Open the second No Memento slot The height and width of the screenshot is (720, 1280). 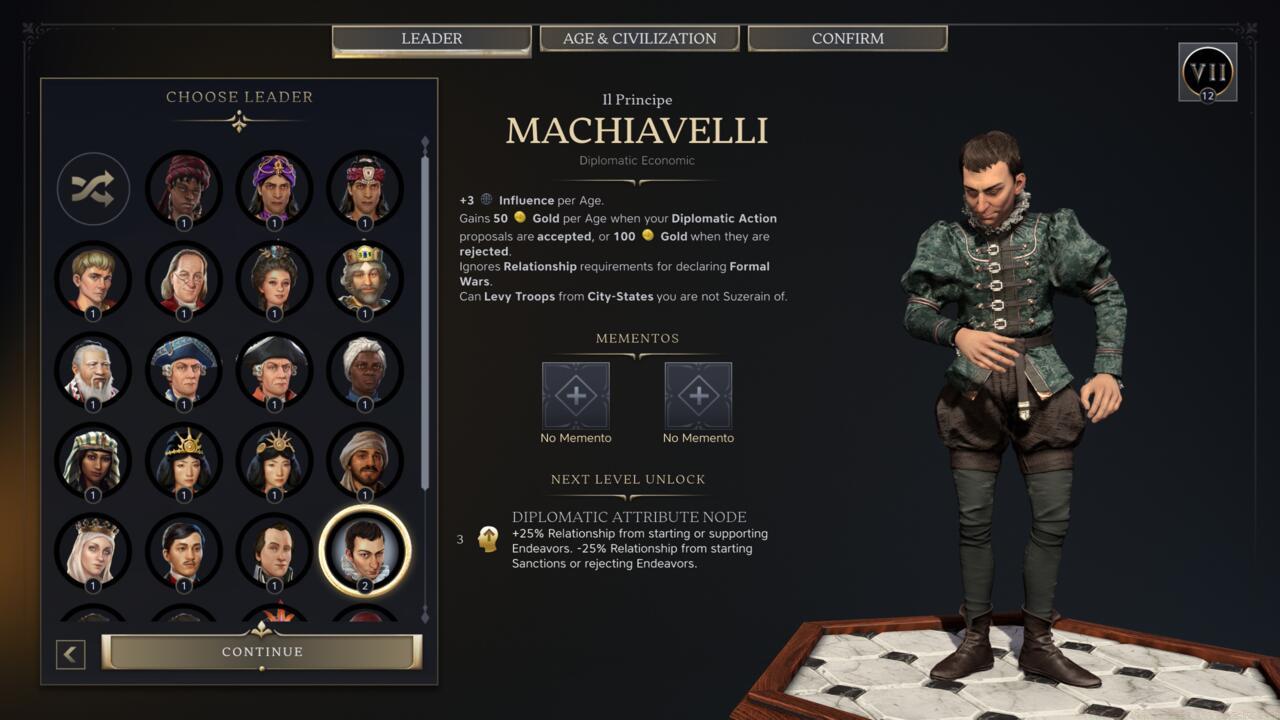point(698,395)
